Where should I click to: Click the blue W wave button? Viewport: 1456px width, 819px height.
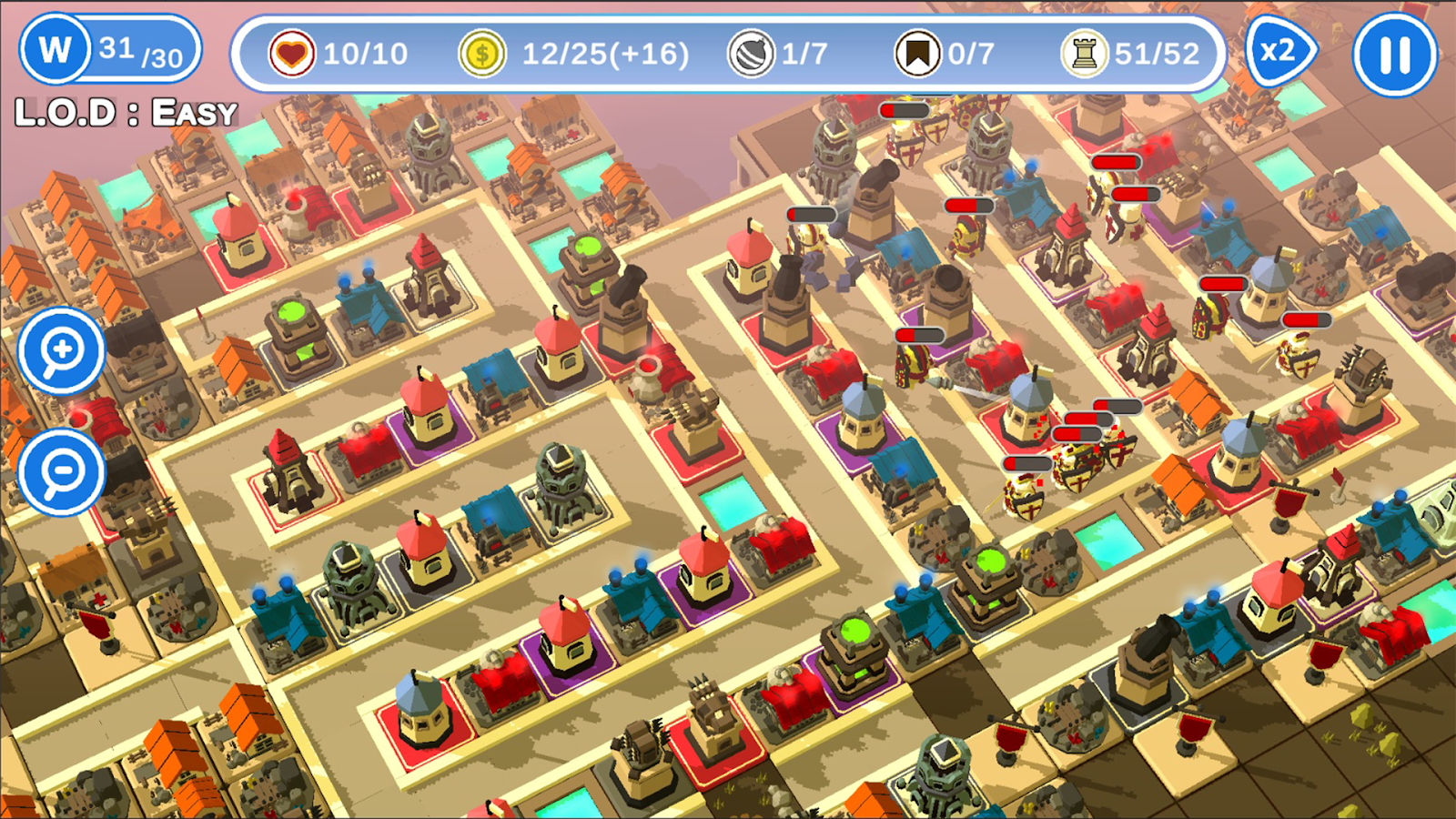(56, 50)
